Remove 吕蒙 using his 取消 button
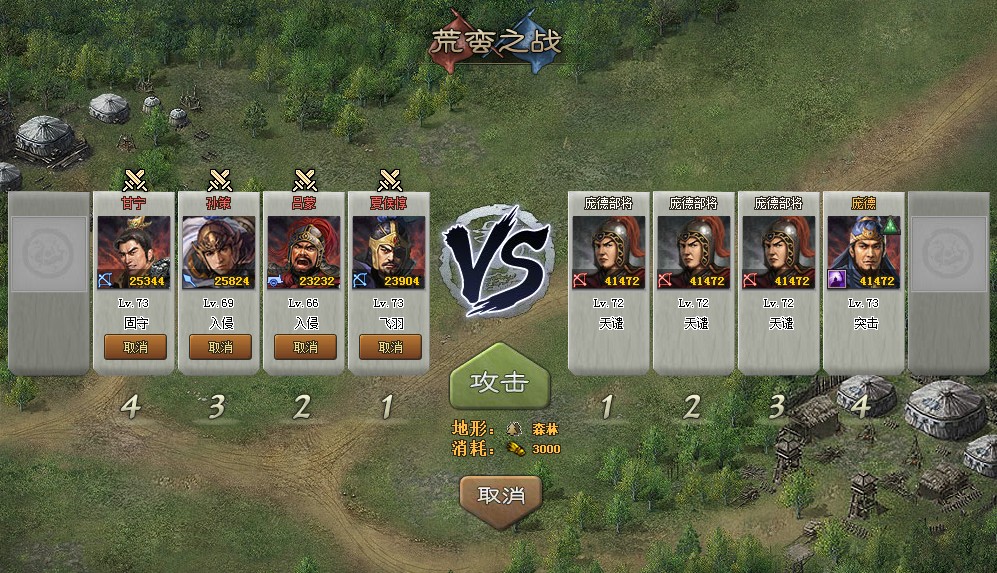Image resolution: width=997 pixels, height=573 pixels. tap(305, 347)
